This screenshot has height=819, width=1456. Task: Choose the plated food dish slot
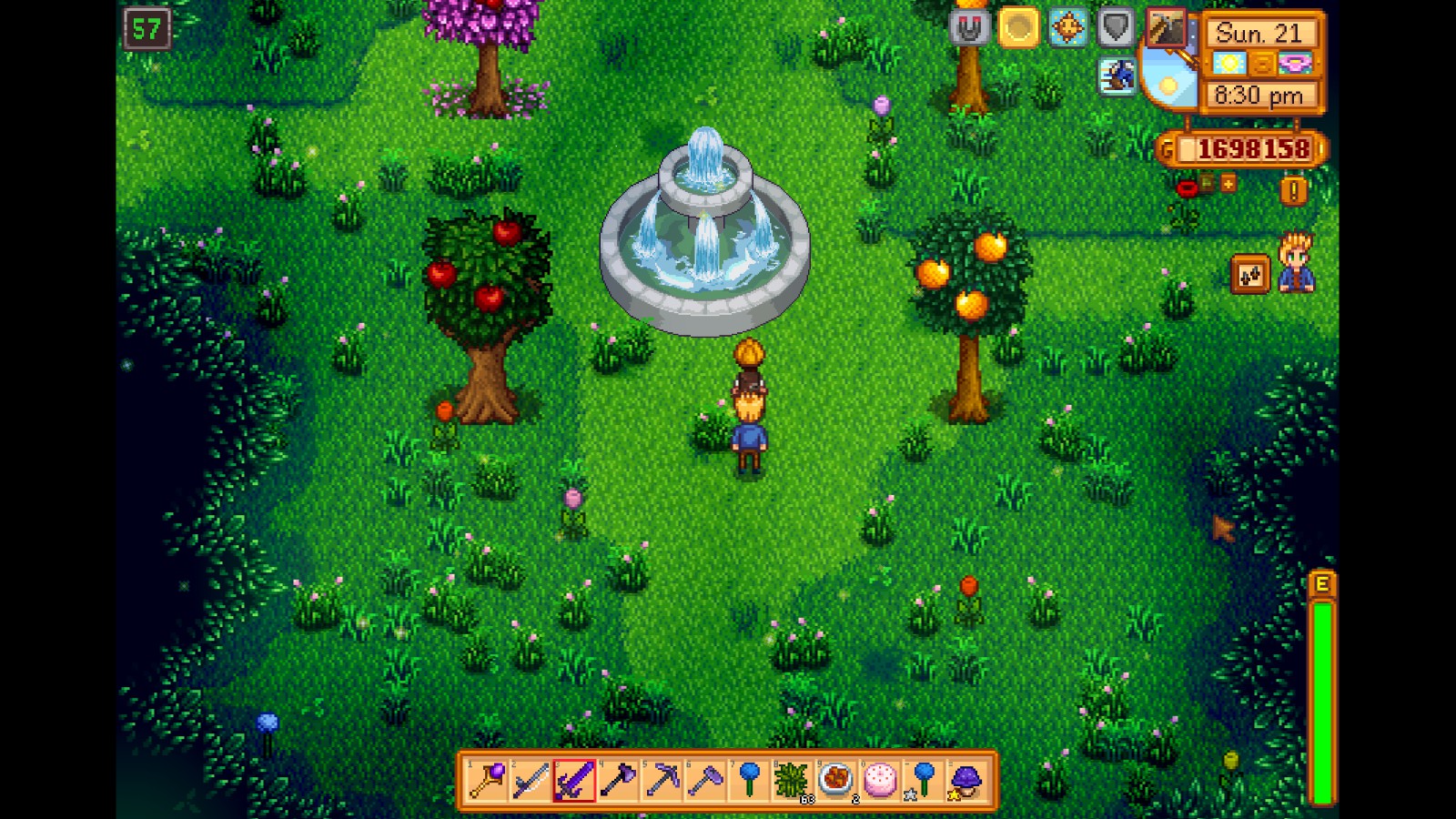click(x=836, y=781)
